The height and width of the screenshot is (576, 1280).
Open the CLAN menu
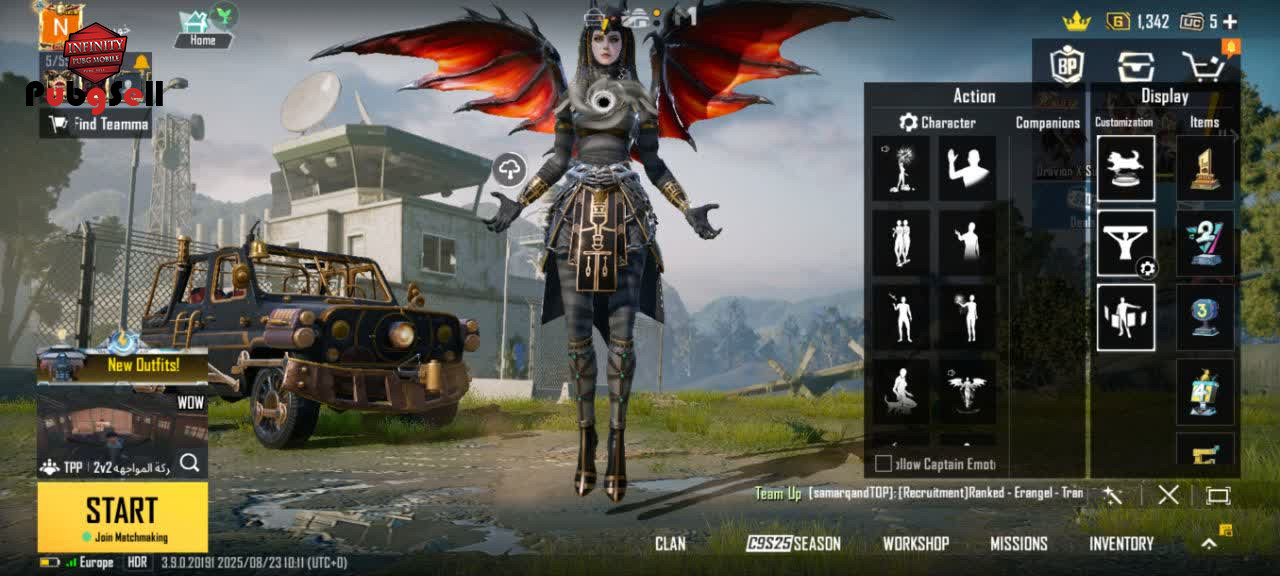click(670, 544)
